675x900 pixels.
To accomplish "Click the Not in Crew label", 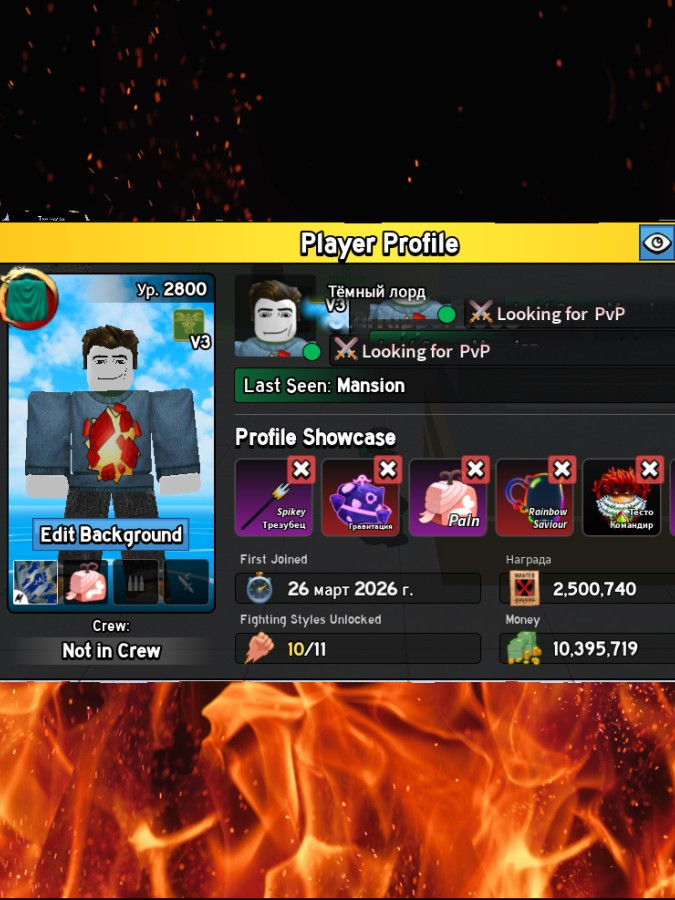I will pyautogui.click(x=111, y=651).
